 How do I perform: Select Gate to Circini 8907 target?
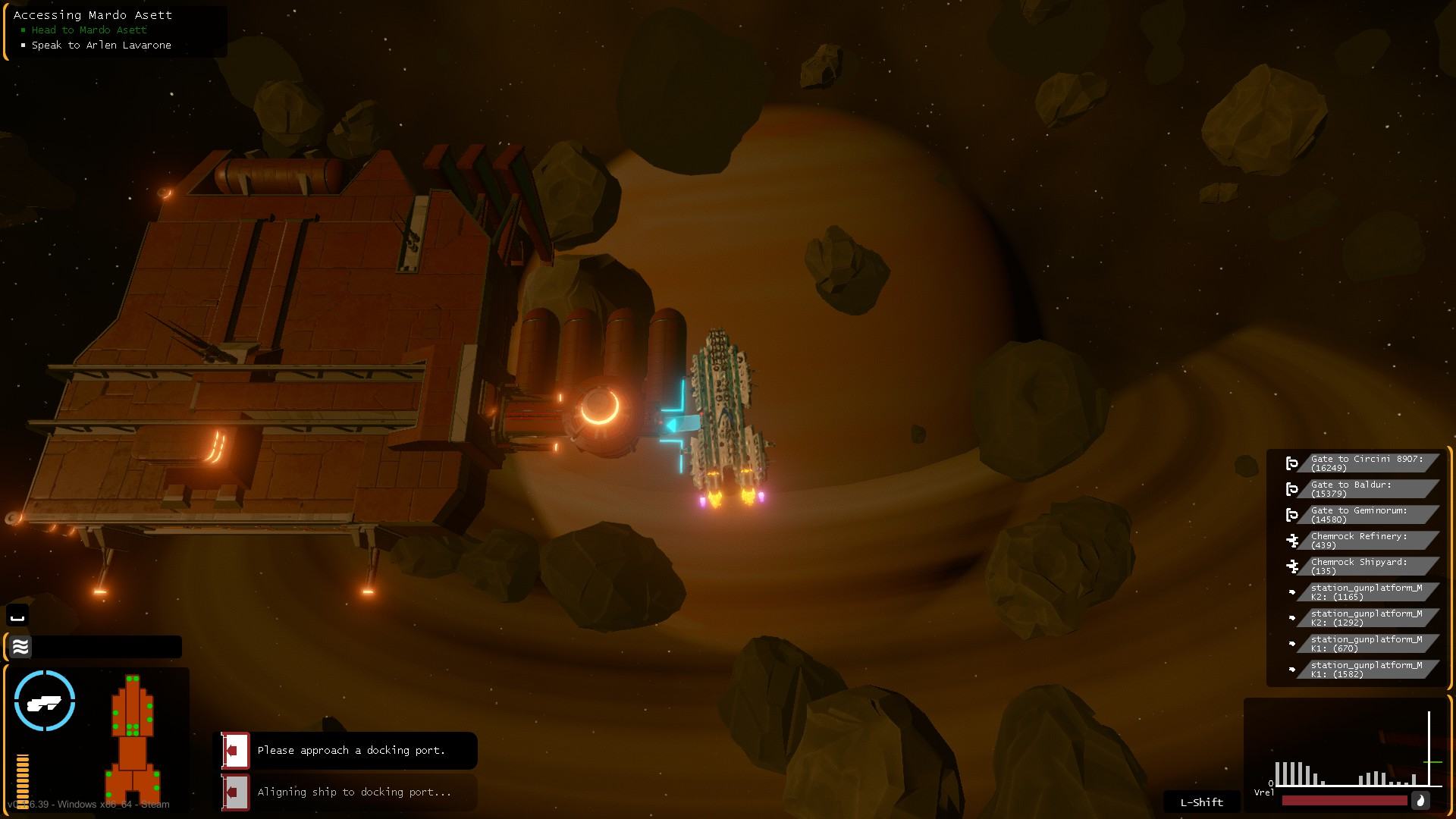(1367, 463)
